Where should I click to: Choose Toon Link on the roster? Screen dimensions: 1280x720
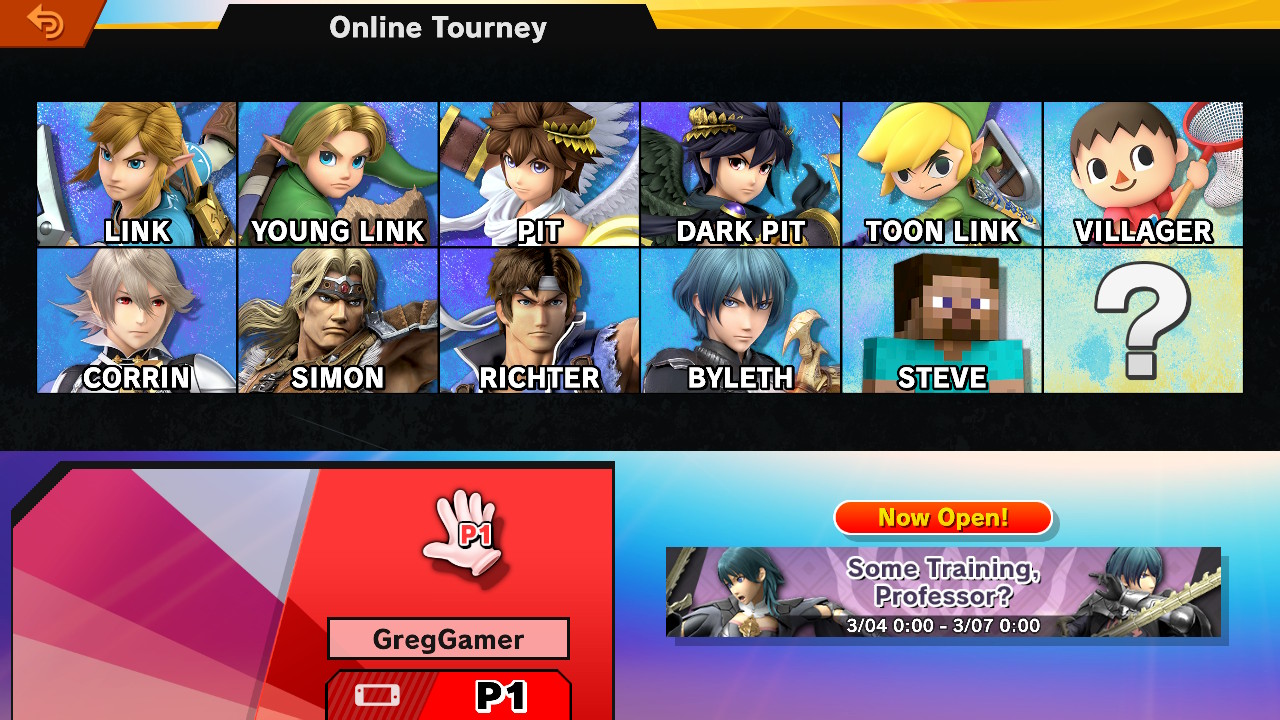942,174
